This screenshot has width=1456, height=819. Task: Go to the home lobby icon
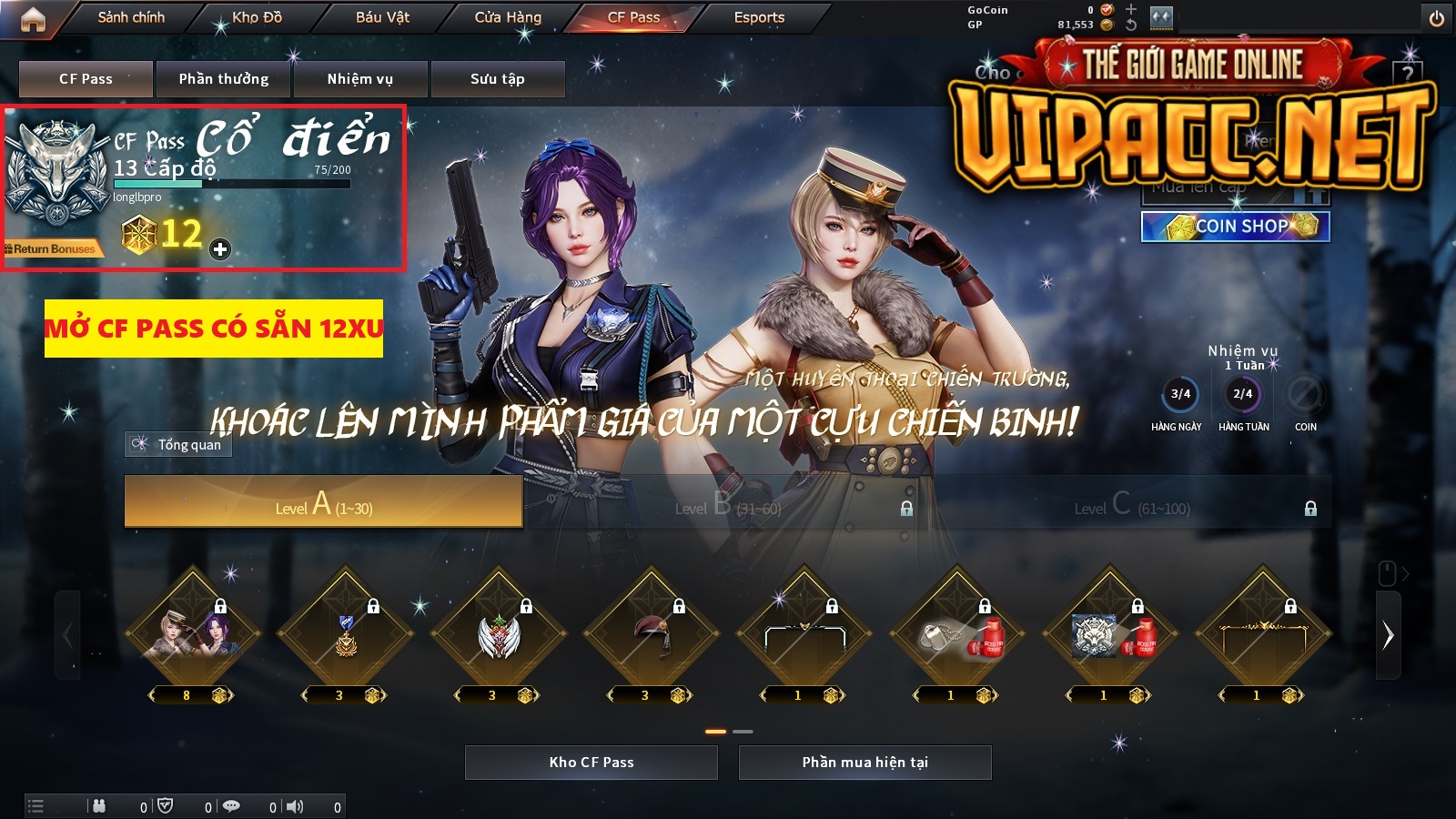tap(33, 19)
